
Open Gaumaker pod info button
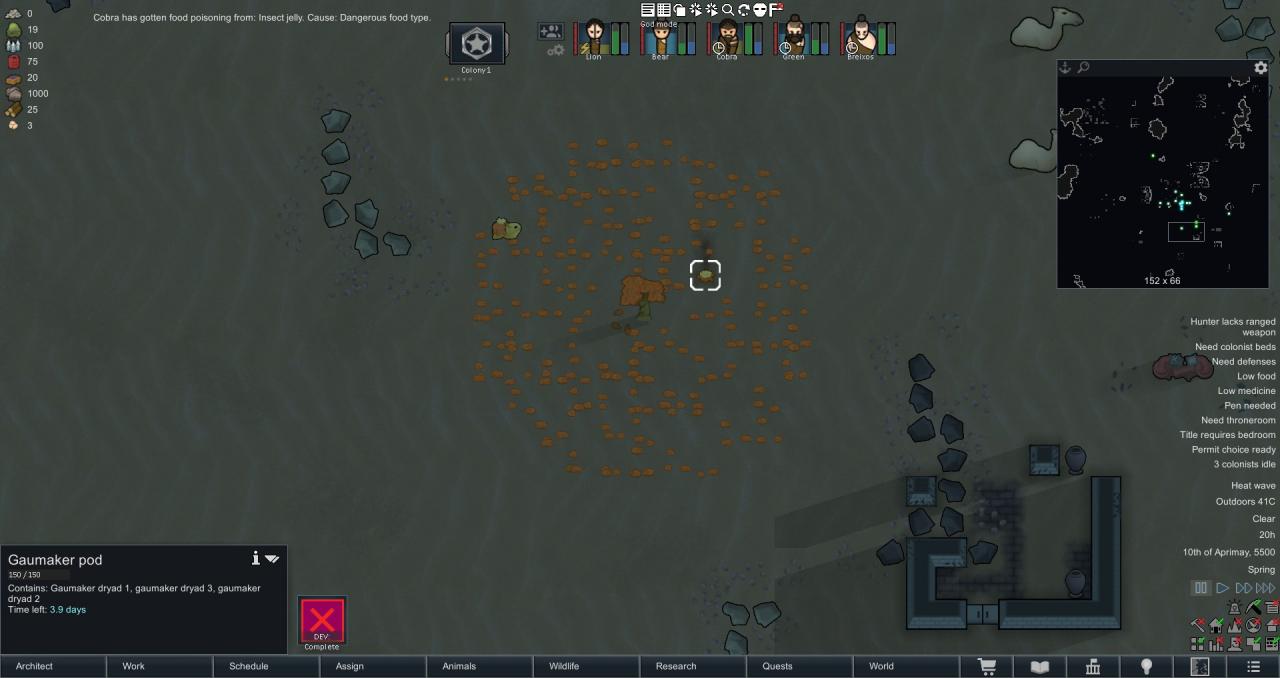point(256,558)
